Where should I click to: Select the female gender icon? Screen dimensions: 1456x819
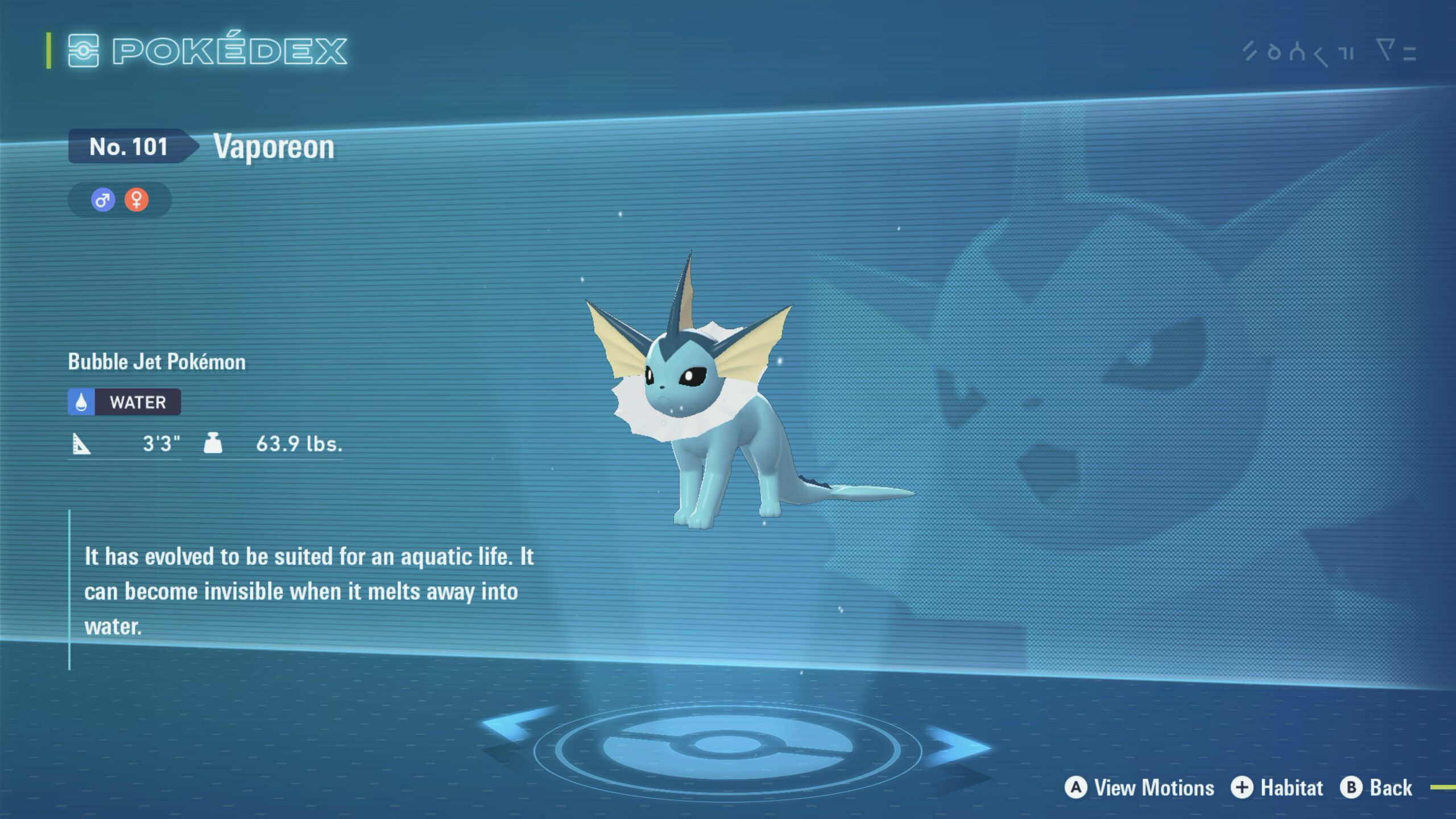pyautogui.click(x=136, y=200)
